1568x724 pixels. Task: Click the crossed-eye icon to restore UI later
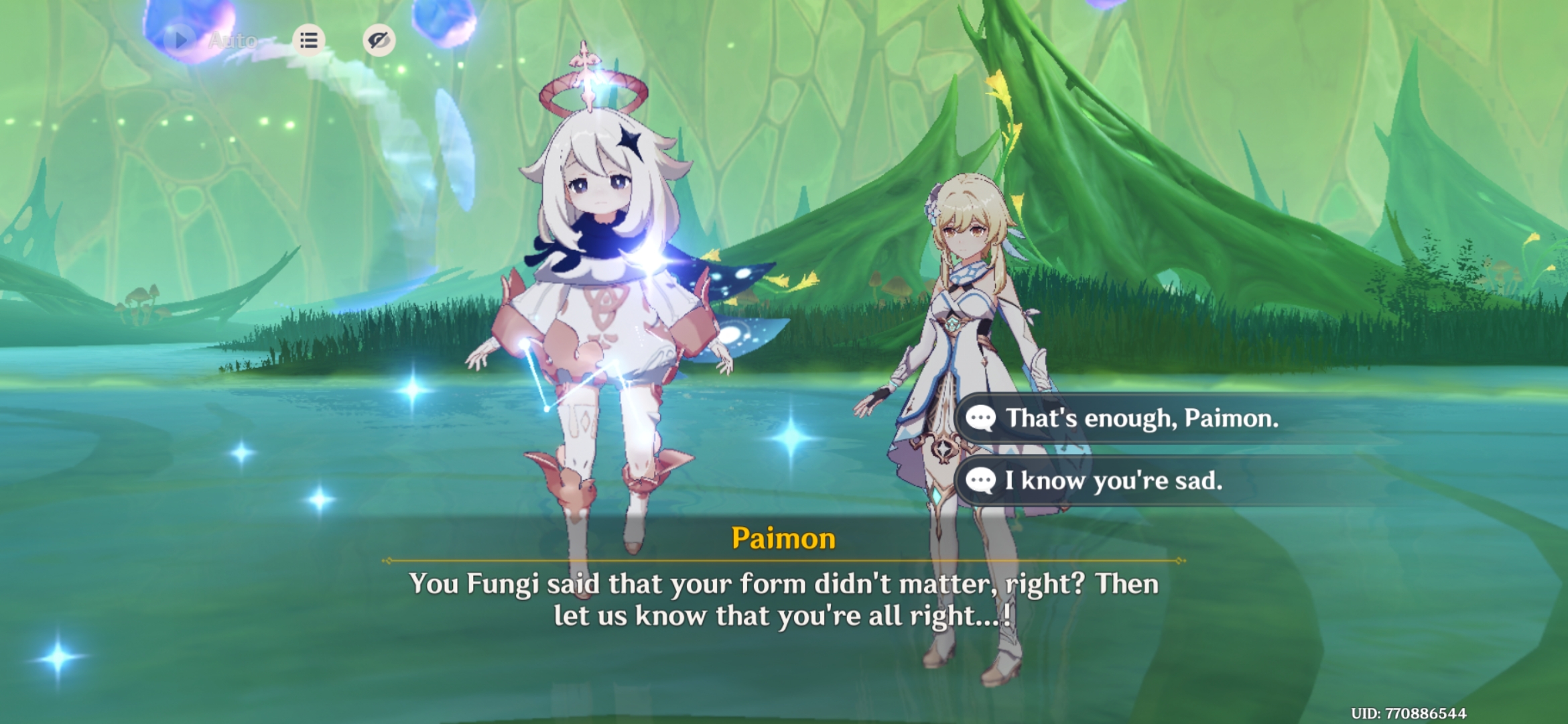(x=379, y=40)
